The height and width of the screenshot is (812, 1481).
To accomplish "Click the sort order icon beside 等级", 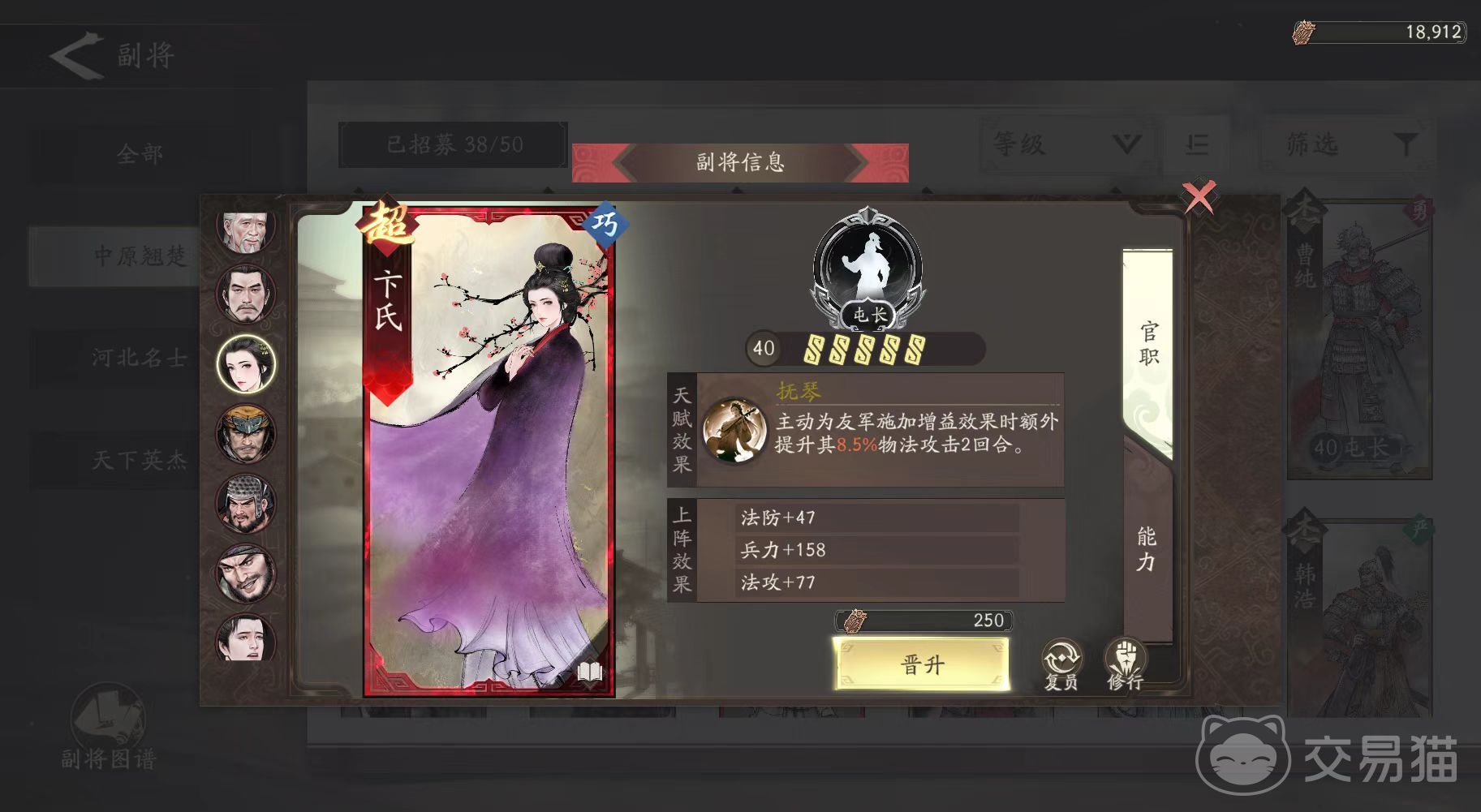I will 1195,144.
